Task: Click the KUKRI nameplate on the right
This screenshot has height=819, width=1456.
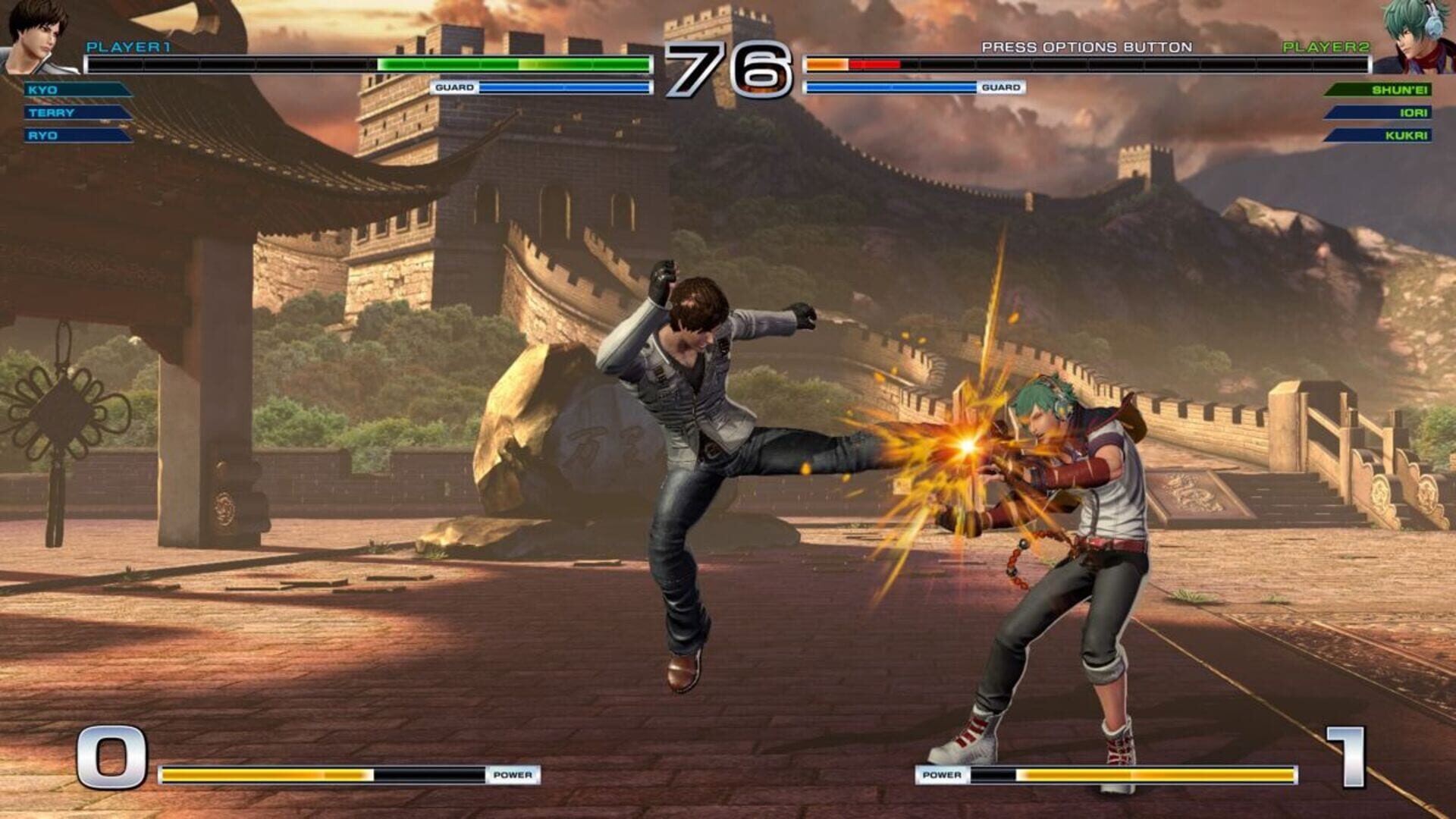Action: [1380, 138]
